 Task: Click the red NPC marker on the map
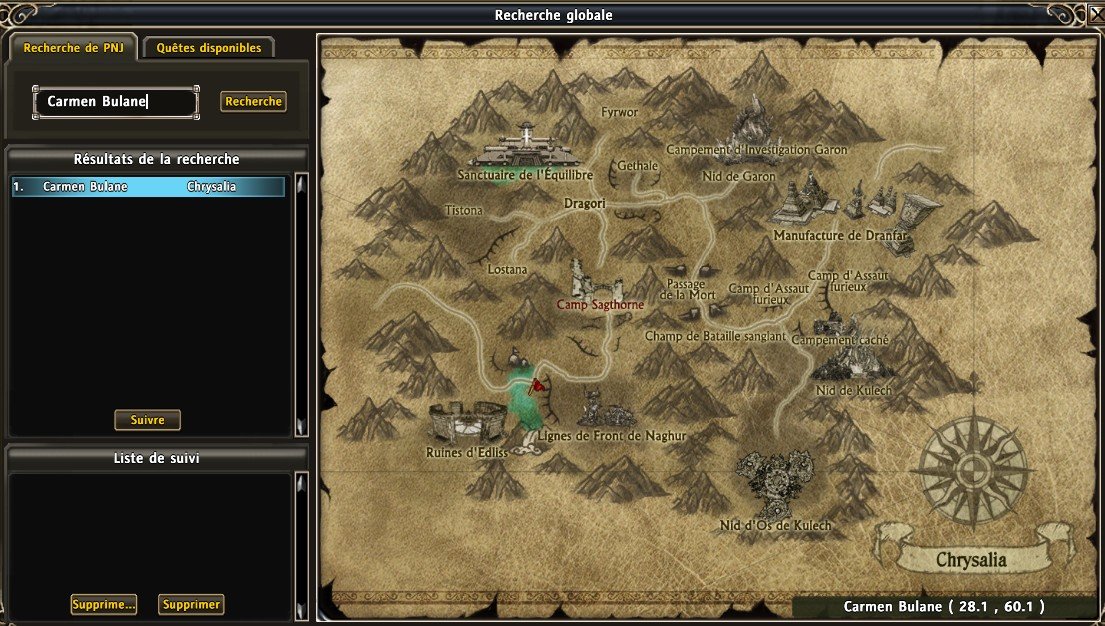click(x=537, y=384)
